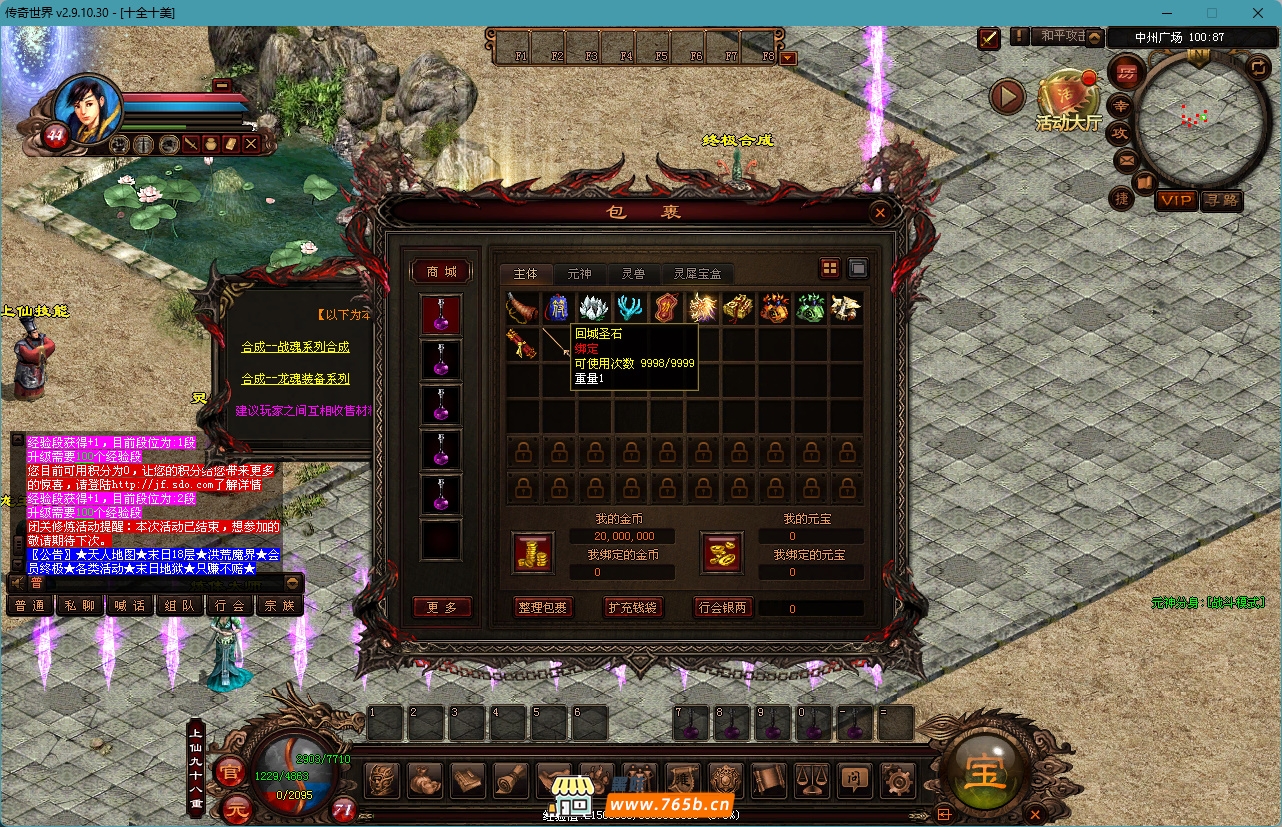
Task: Switch to the 灵兽 tab
Action: pos(633,274)
